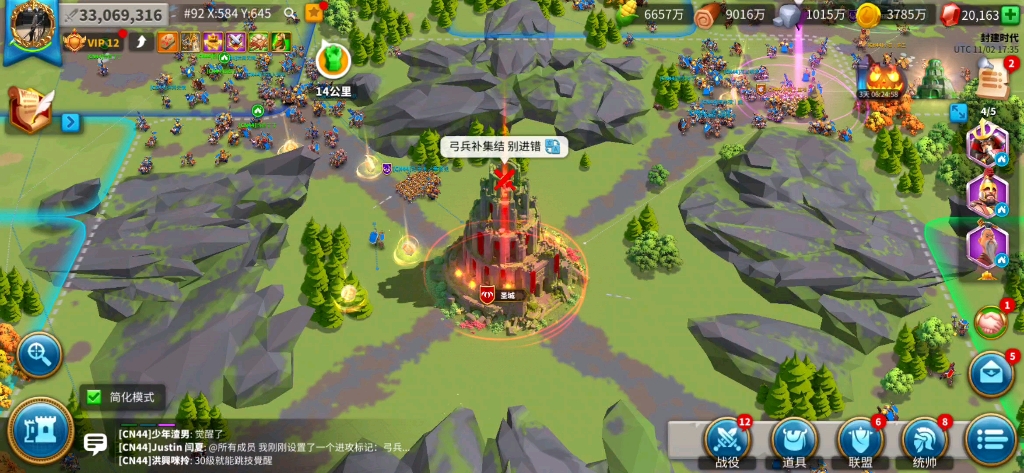Open the VIP 12 badge
Screen dimensions: 1024x473
click(94, 42)
